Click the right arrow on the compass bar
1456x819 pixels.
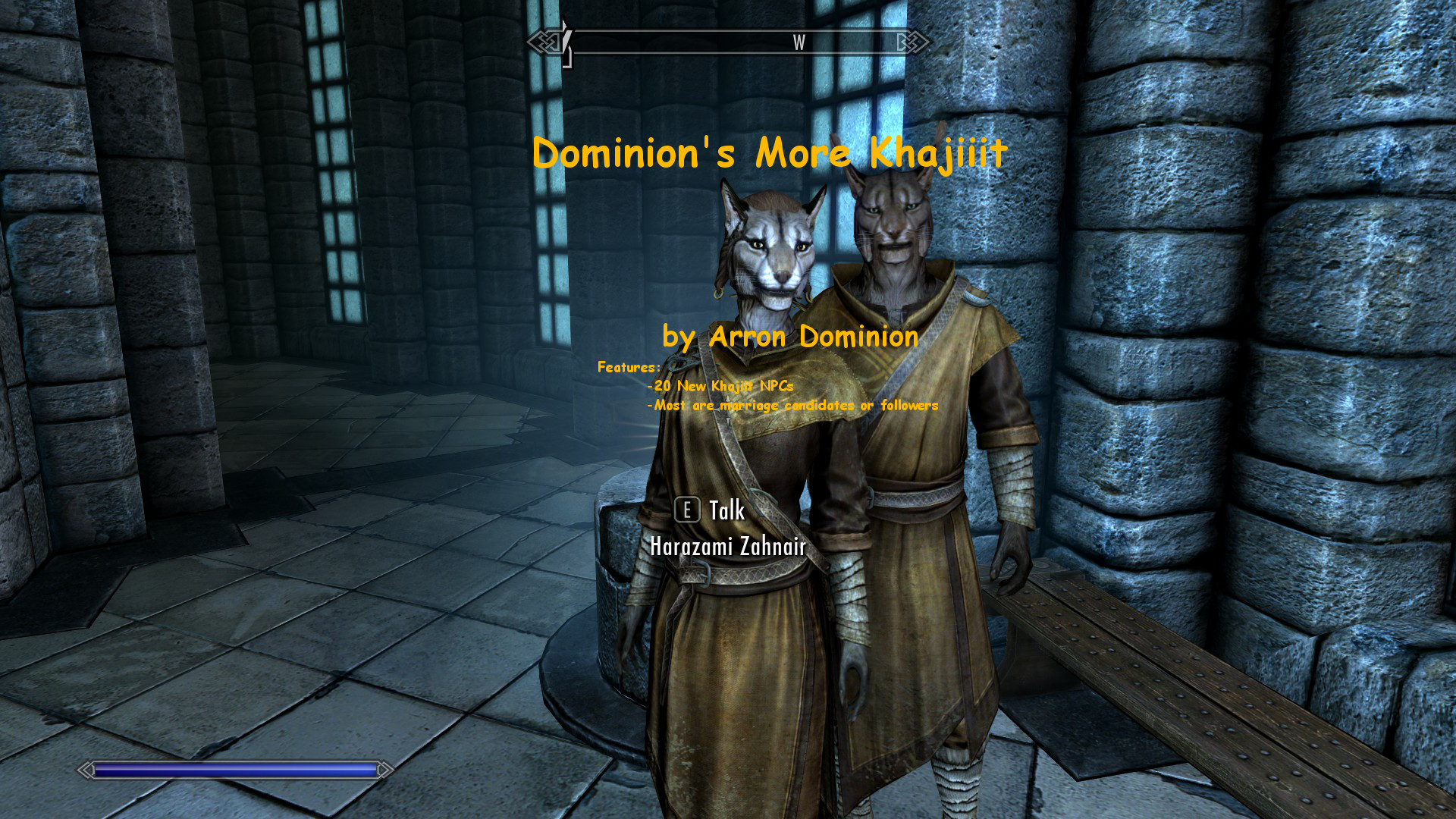pos(902,43)
